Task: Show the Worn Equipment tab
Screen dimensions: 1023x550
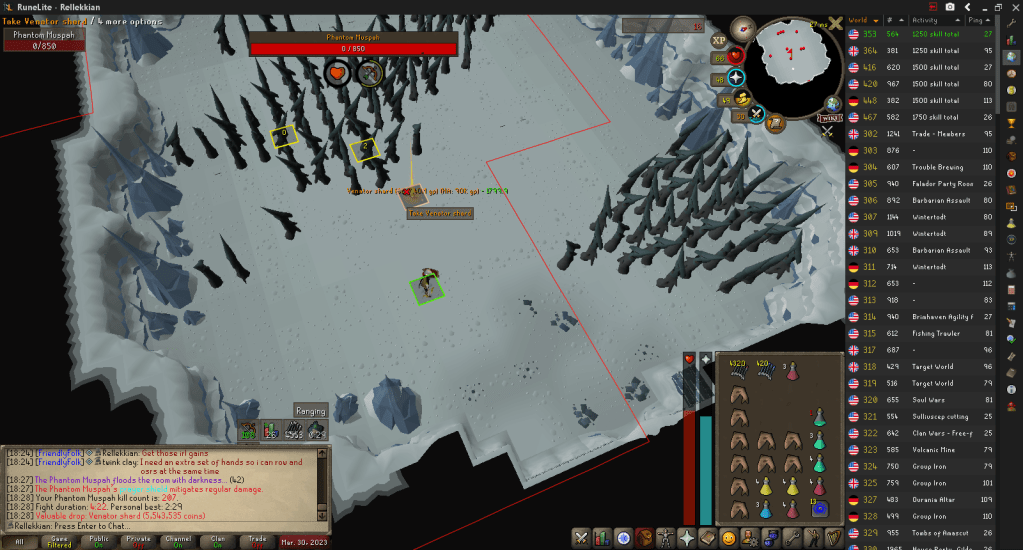Action: (x=666, y=537)
